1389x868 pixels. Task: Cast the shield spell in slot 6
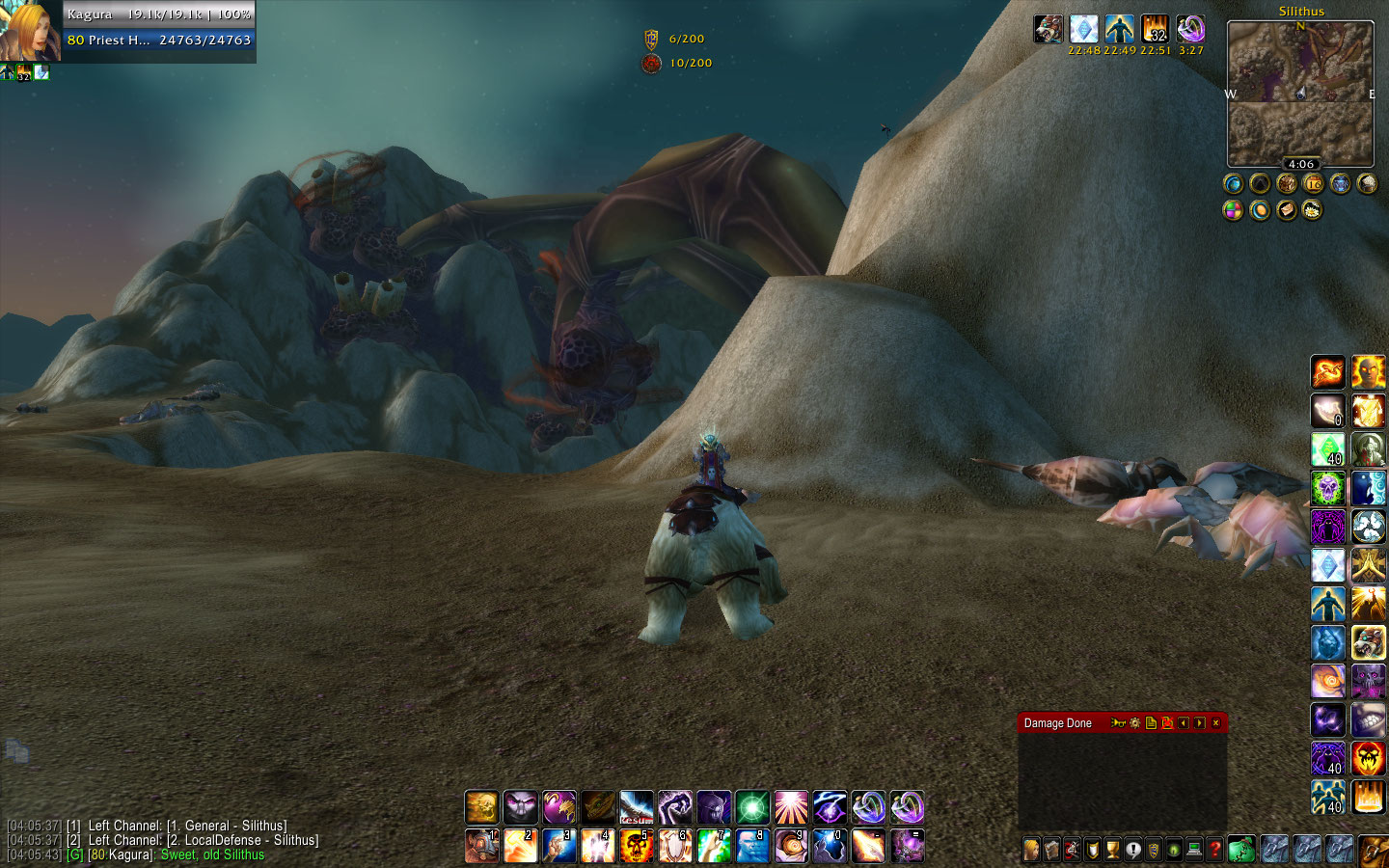[x=675, y=846]
